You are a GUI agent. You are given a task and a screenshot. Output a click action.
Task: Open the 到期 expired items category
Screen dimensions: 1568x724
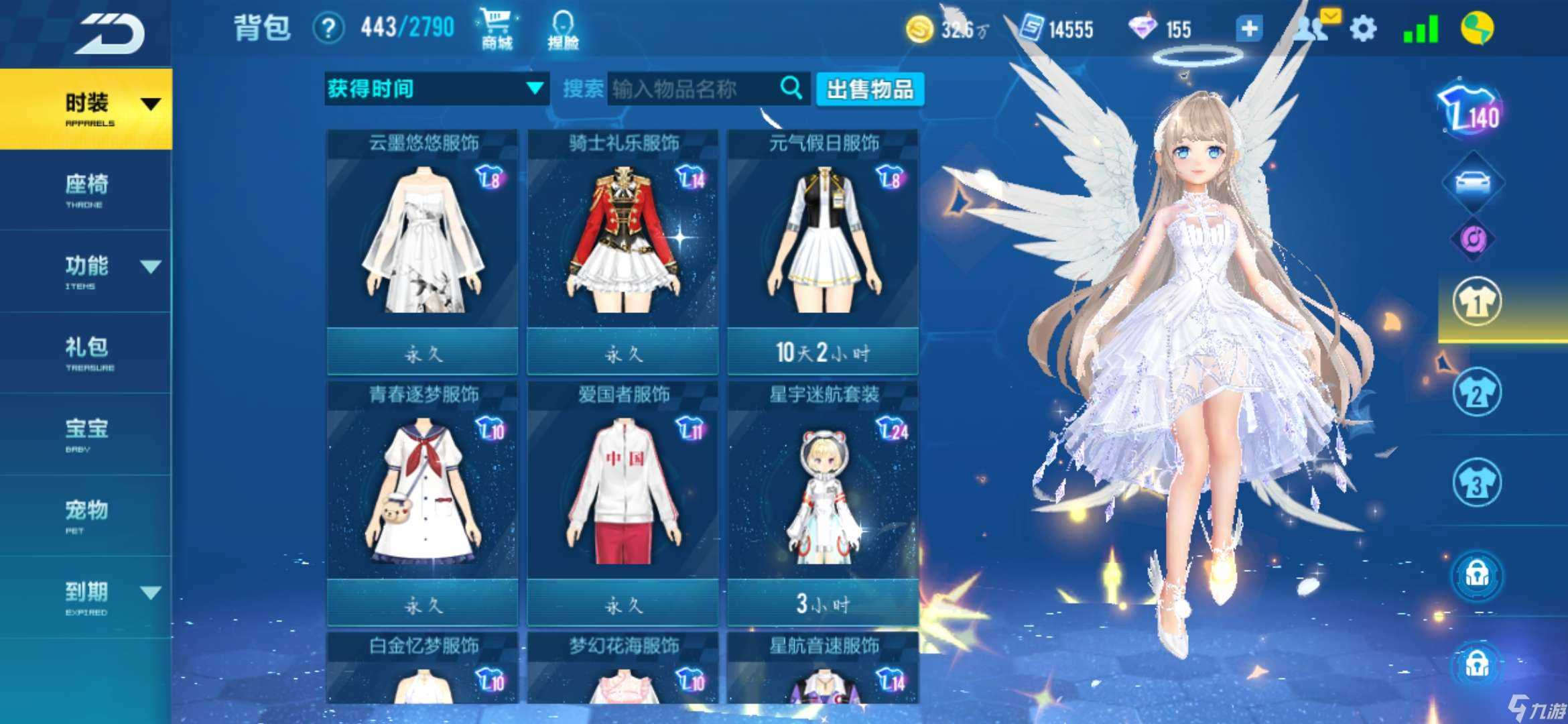tap(87, 597)
